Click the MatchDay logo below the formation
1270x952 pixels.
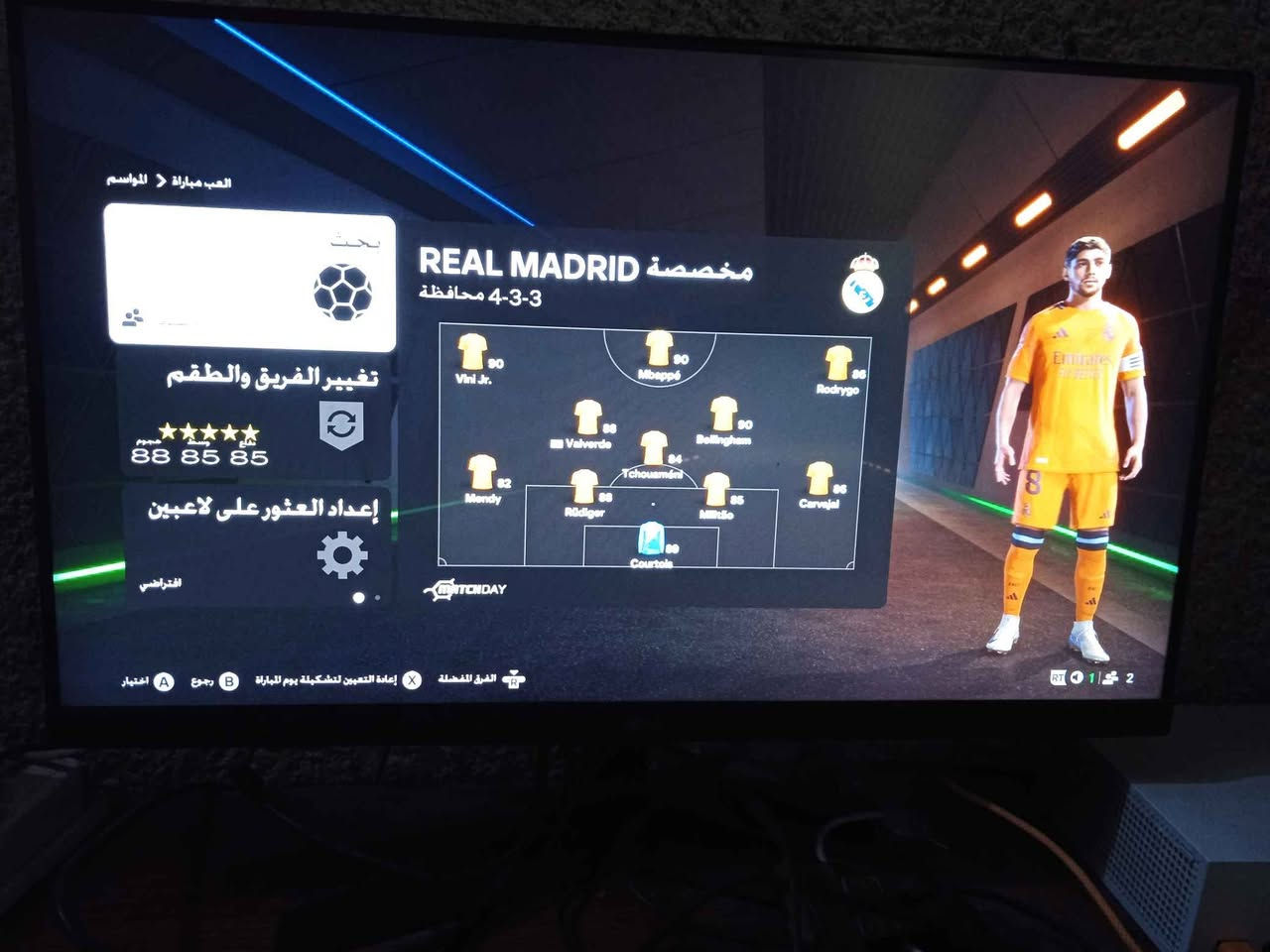466,587
